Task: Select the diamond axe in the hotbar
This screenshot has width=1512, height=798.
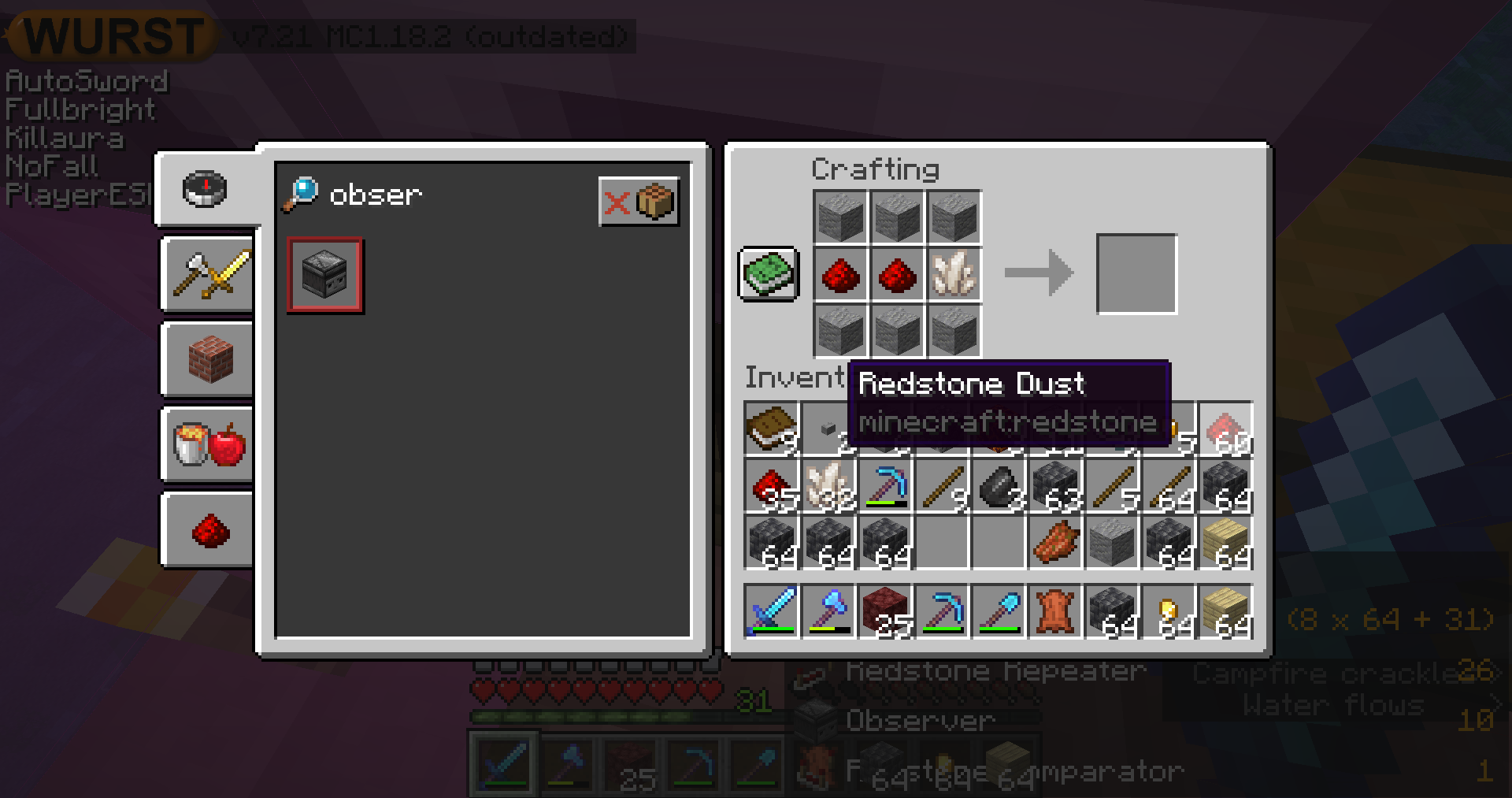Action: (x=828, y=611)
